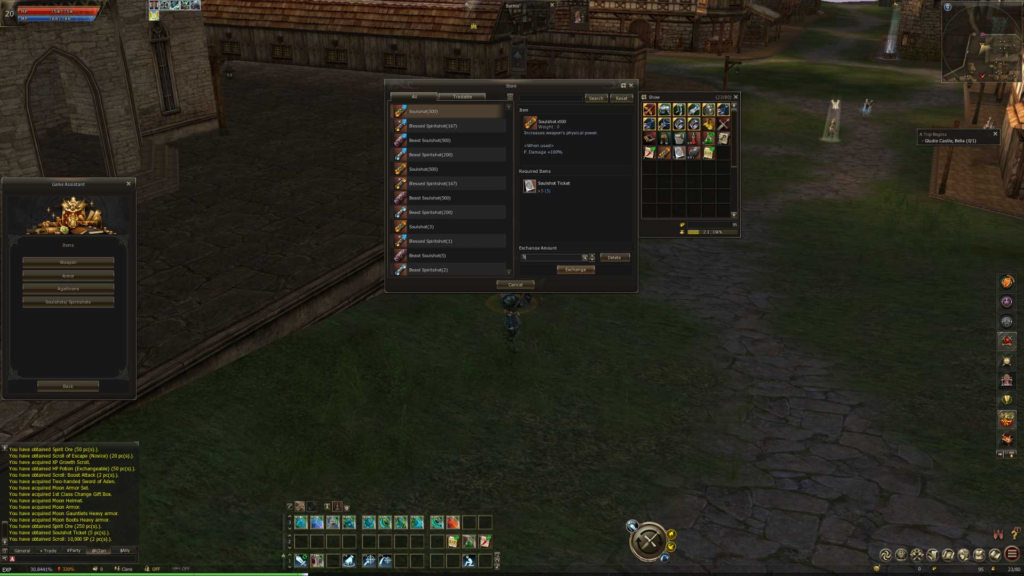1024x576 pixels.
Task: Close the inventory Show panel
Action: pyautogui.click(x=736, y=97)
